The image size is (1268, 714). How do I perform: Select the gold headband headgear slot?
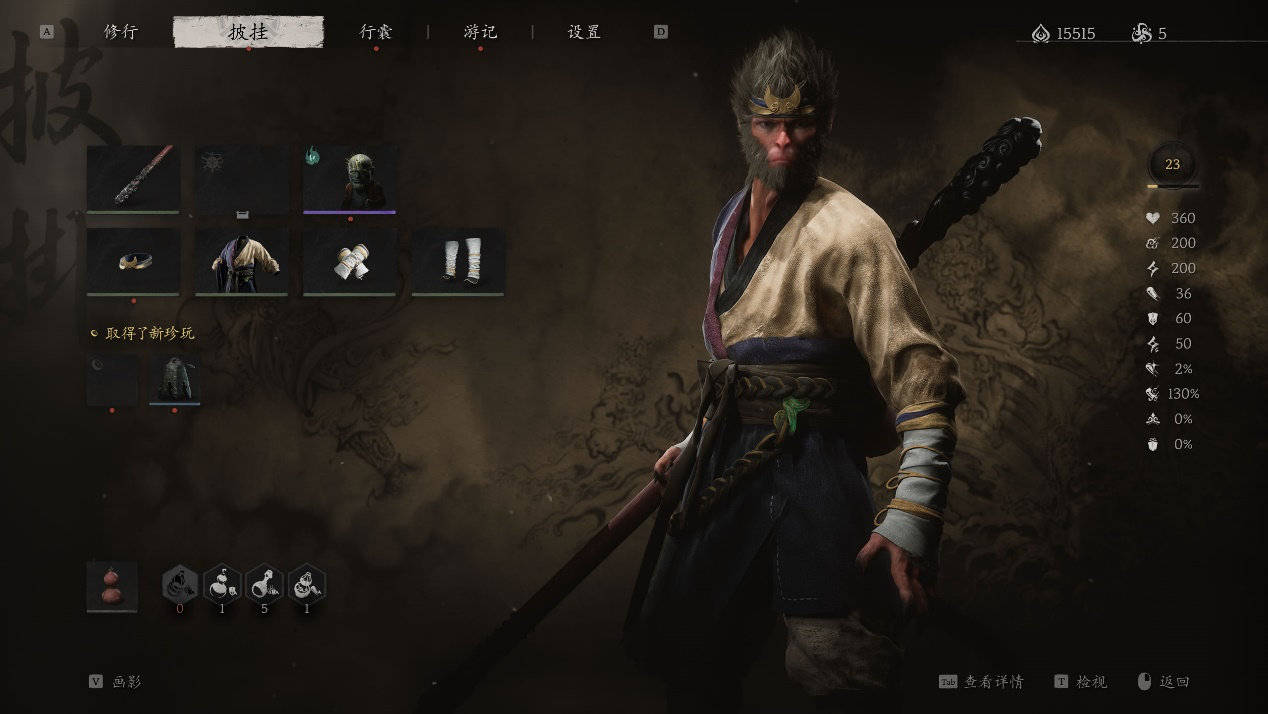[x=133, y=261]
